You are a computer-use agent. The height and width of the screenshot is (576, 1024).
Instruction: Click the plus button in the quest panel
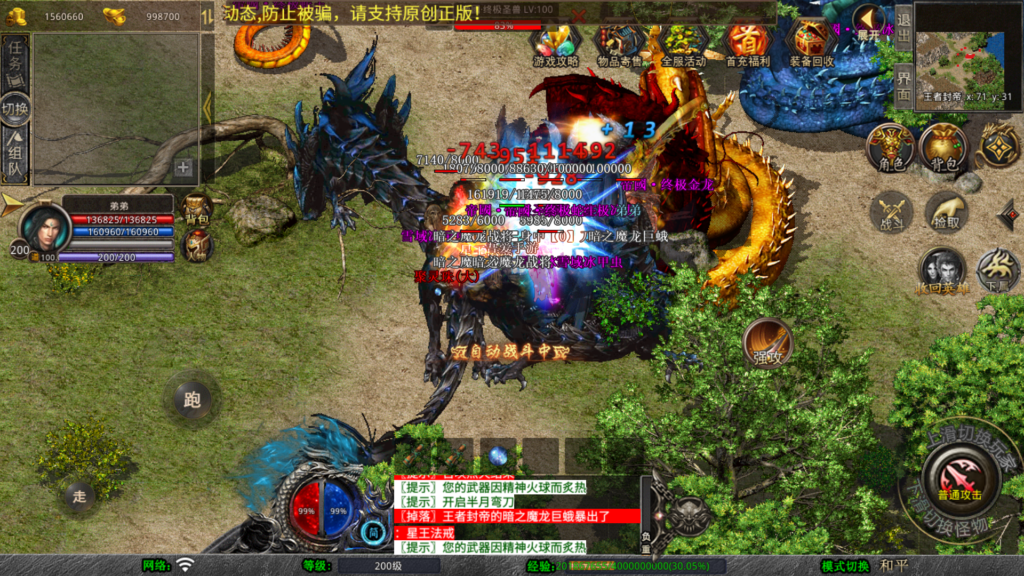coord(183,167)
